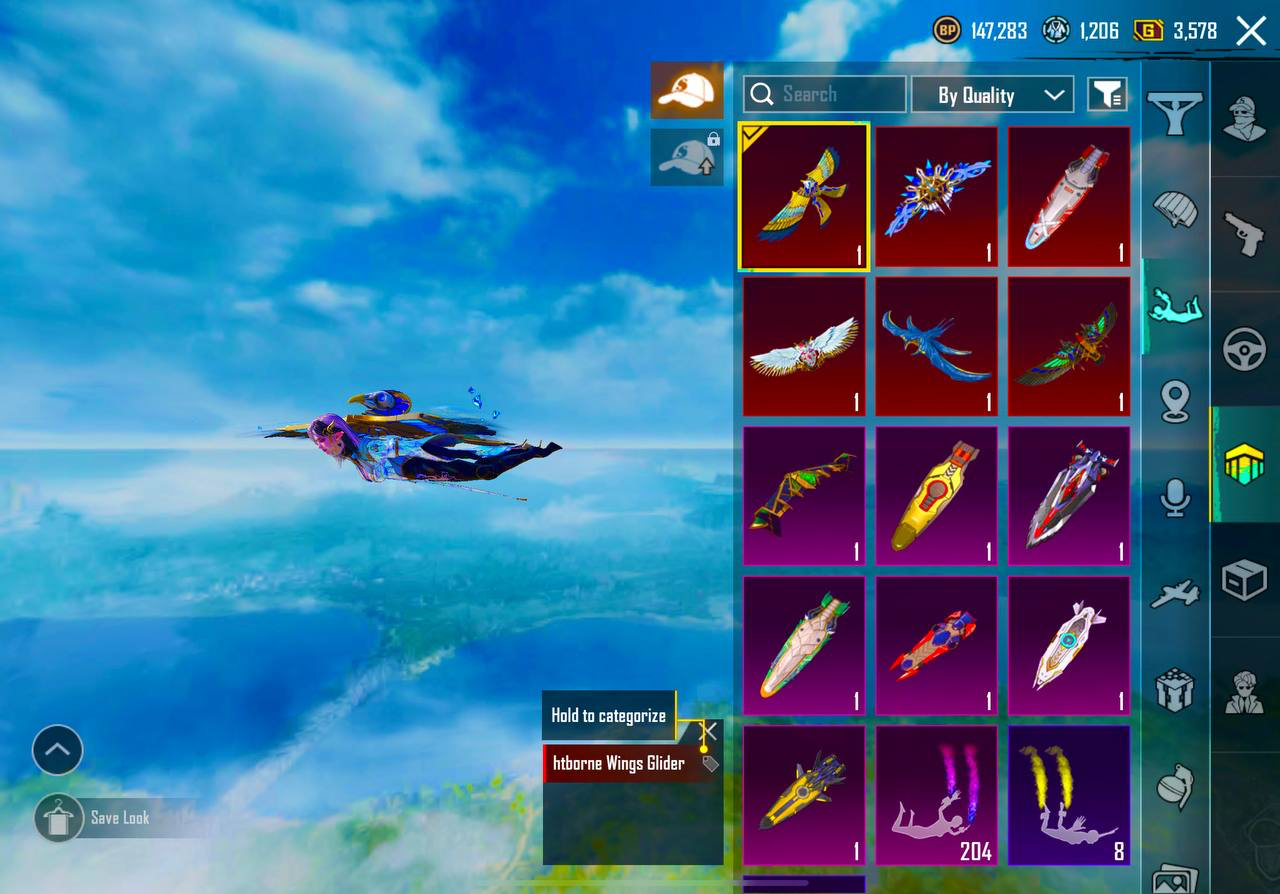The image size is (1280, 894).
Task: Open the pistol weapons tab
Action: (x=1245, y=233)
